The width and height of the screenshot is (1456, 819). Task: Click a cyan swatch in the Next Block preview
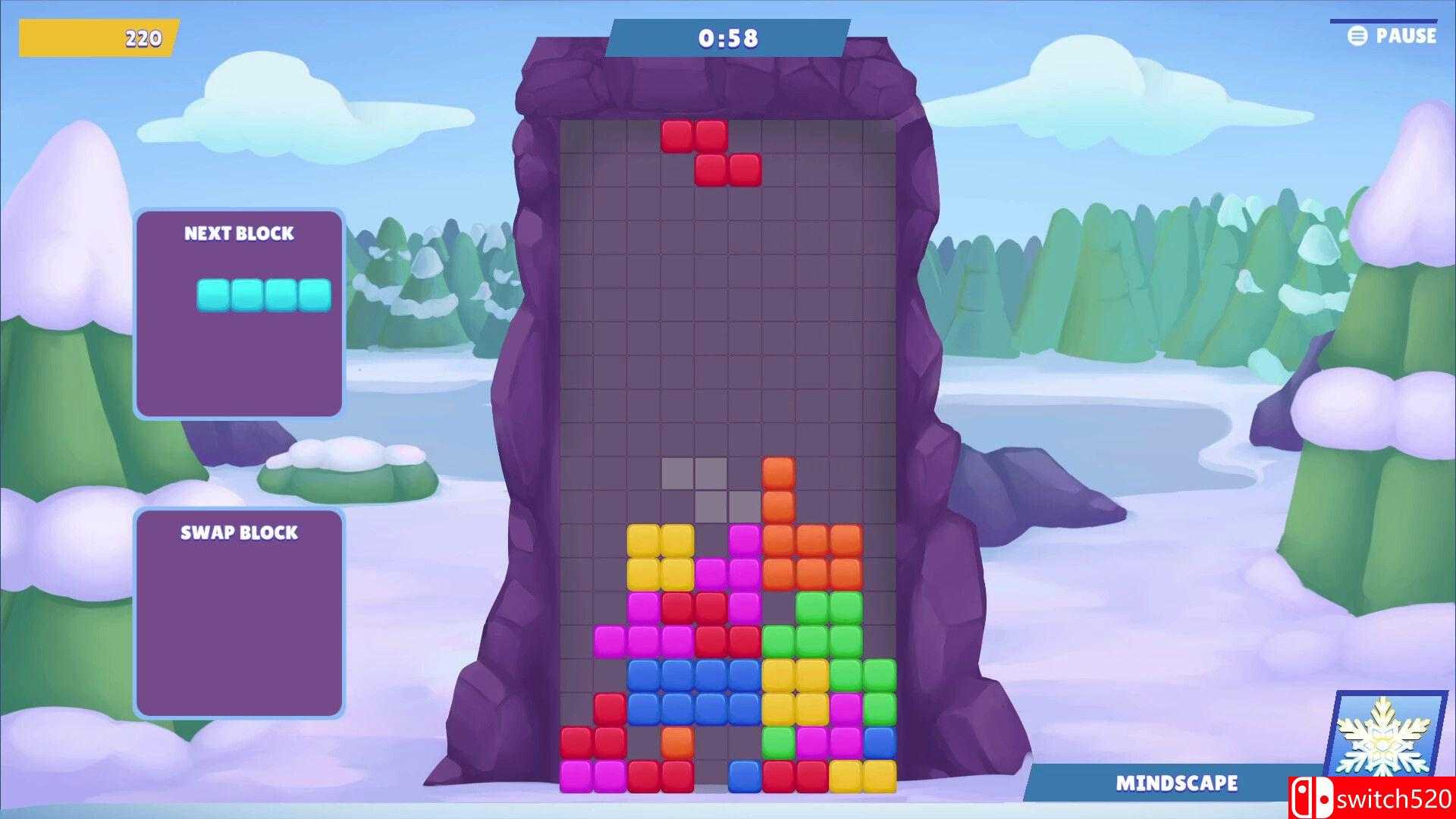[214, 296]
